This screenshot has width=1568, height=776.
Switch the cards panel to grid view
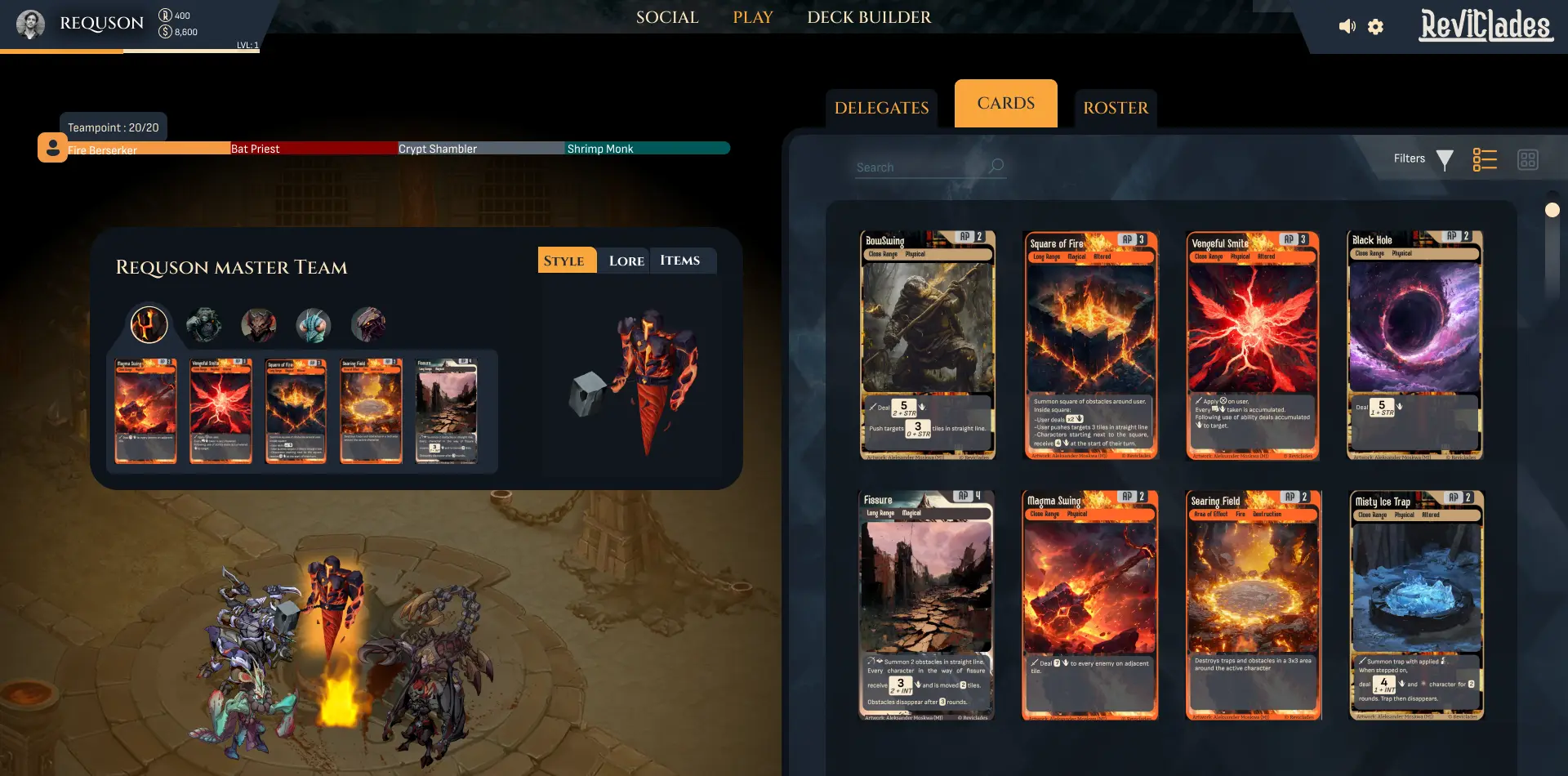tap(1530, 159)
